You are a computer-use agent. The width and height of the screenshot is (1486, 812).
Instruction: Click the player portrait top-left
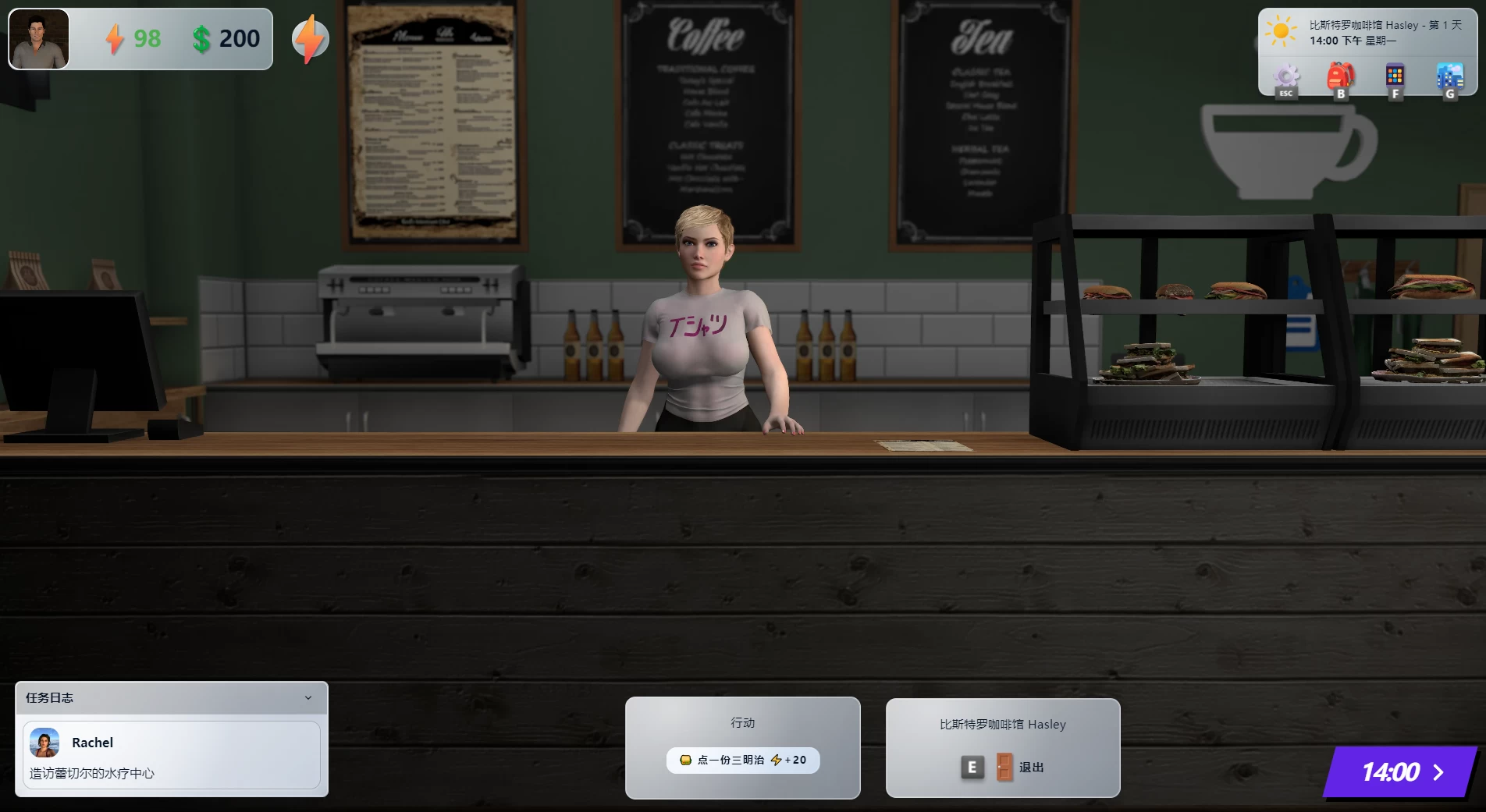point(39,37)
